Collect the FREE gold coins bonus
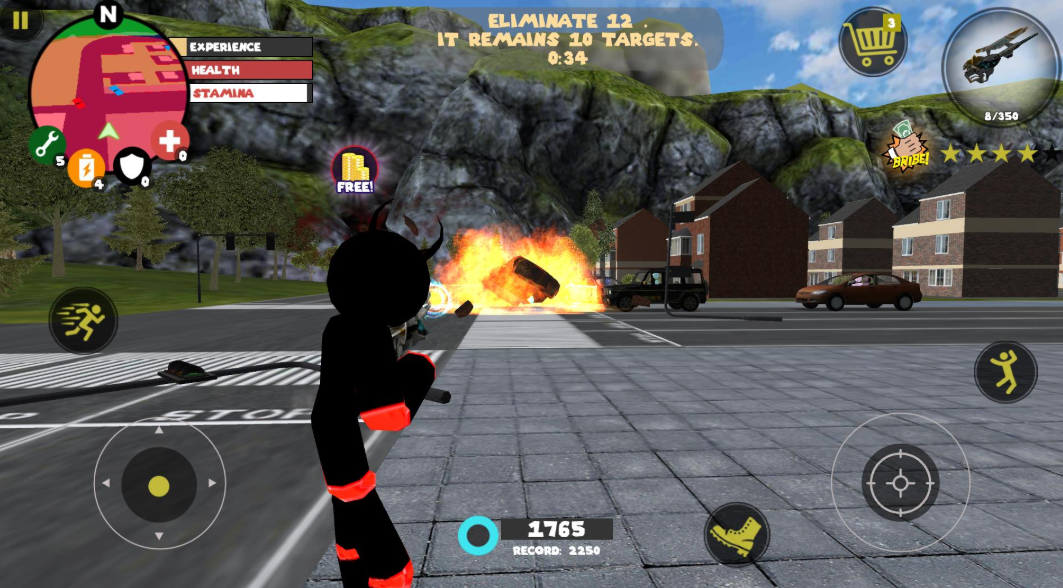 point(355,170)
